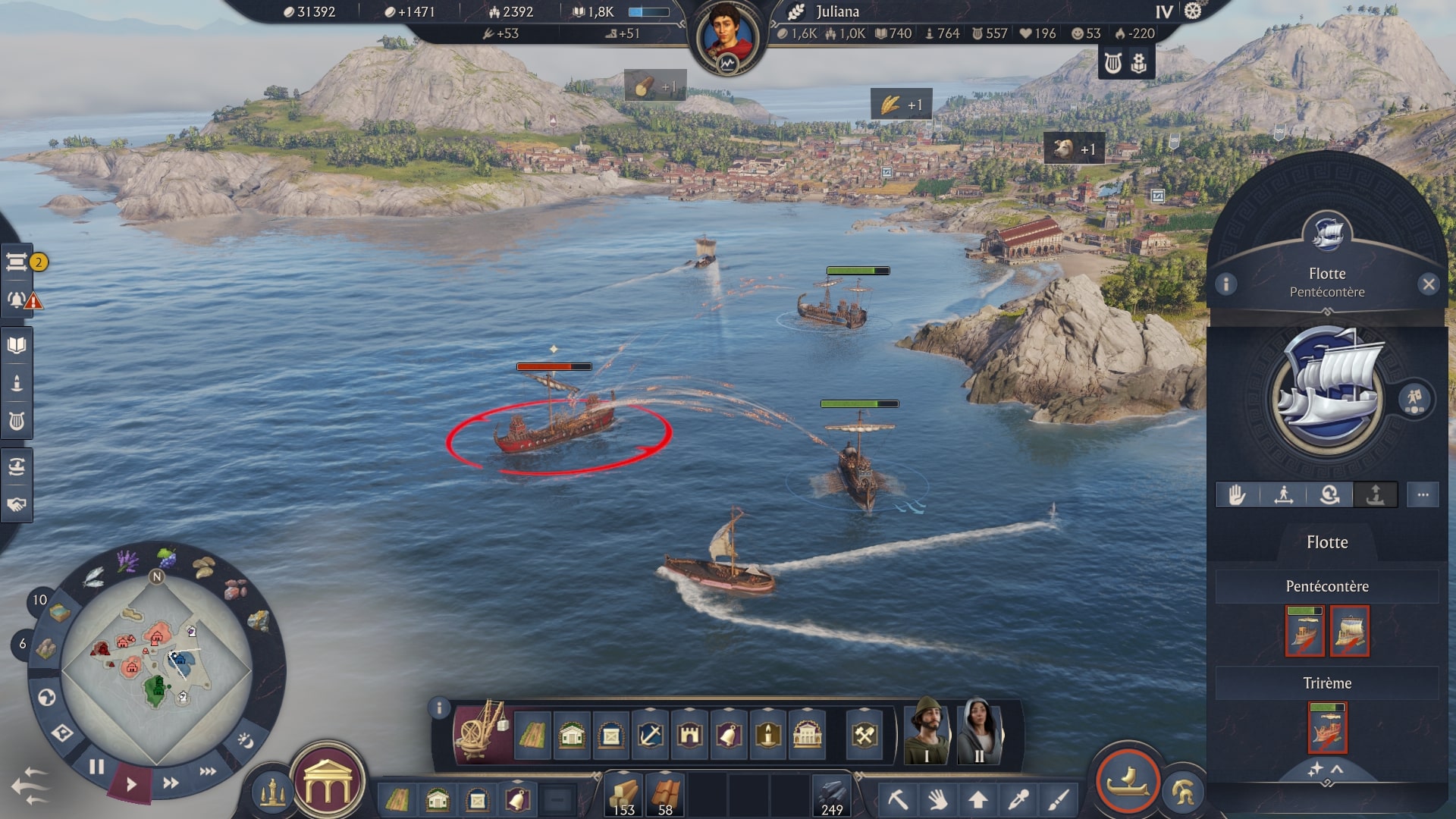Expand the build menu info panel
This screenshot has height=819, width=1456.
(438, 707)
